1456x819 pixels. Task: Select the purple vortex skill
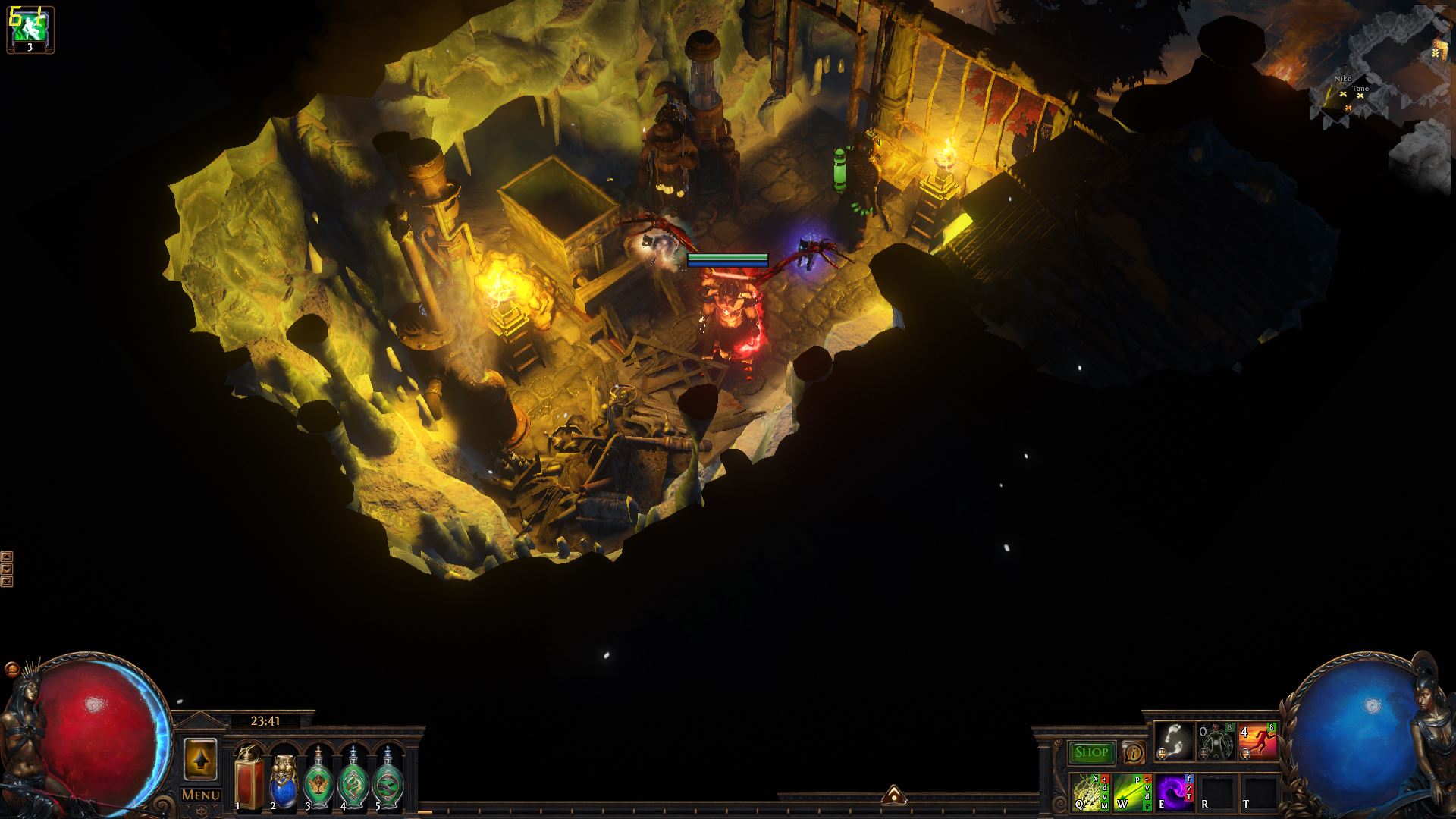(1175, 792)
